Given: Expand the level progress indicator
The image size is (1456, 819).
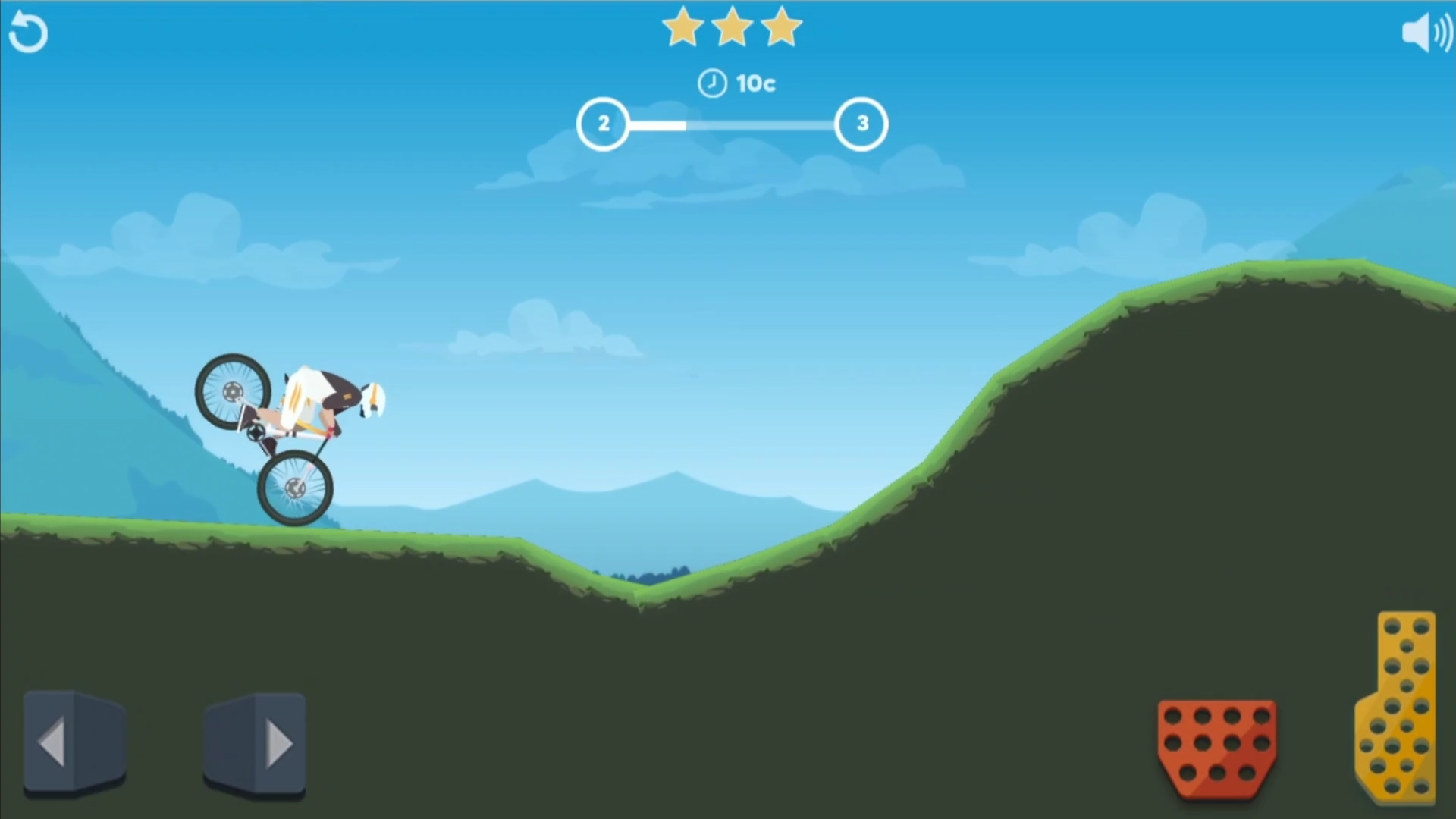Looking at the screenshot, I should 733,124.
